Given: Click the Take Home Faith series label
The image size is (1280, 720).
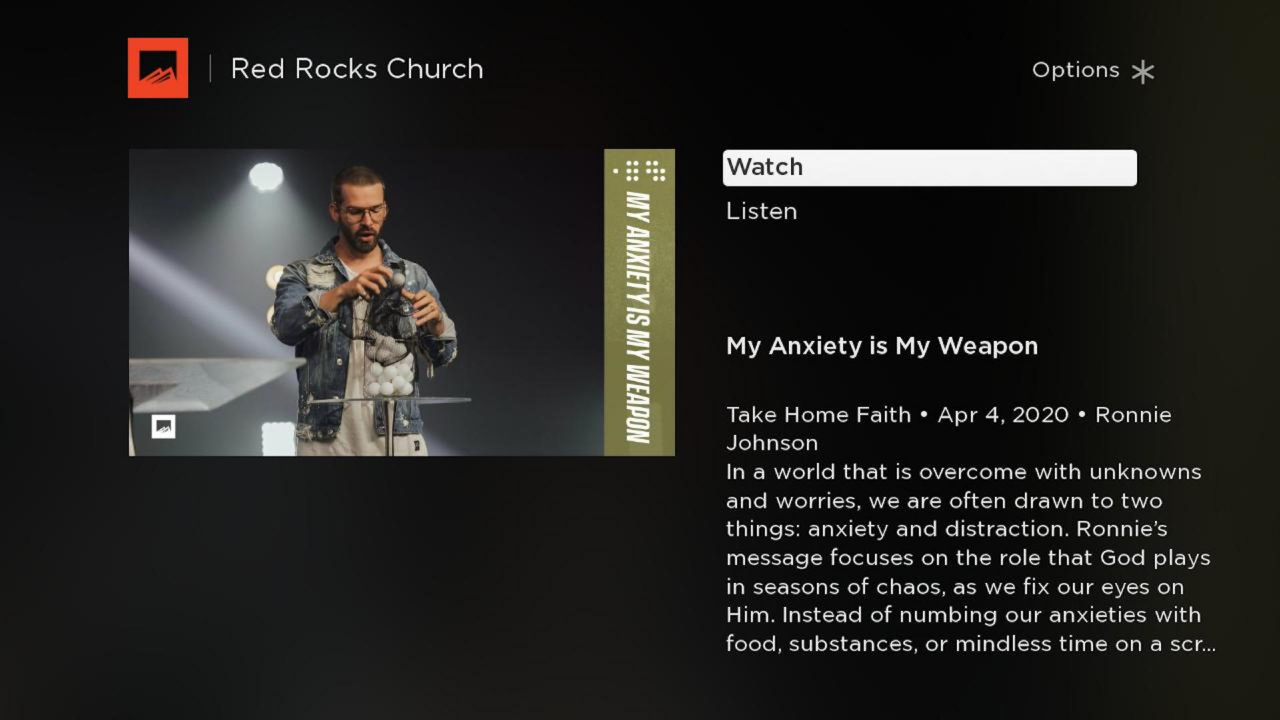Looking at the screenshot, I should click(x=817, y=414).
